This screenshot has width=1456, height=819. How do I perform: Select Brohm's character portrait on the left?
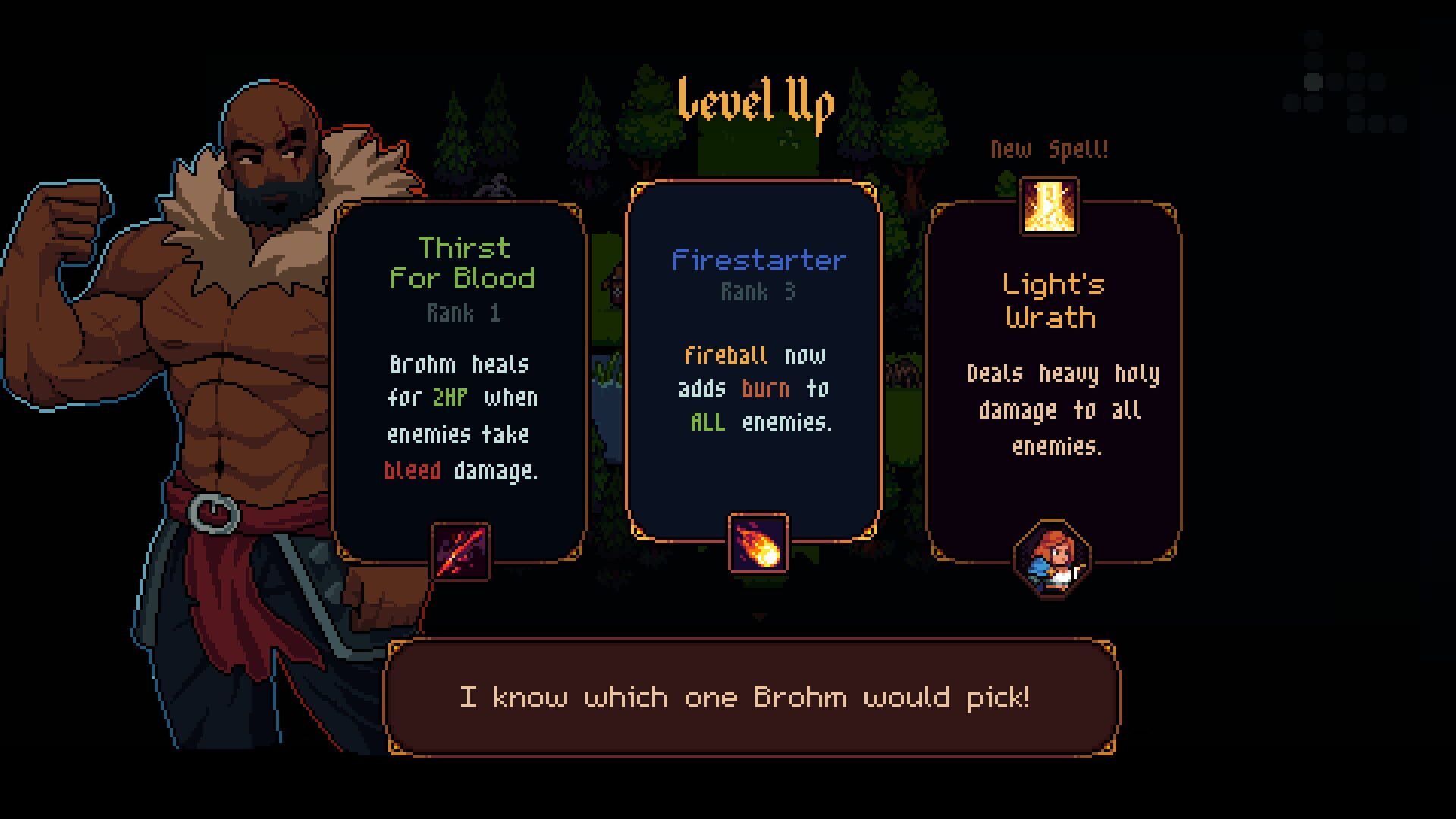(x=227, y=341)
